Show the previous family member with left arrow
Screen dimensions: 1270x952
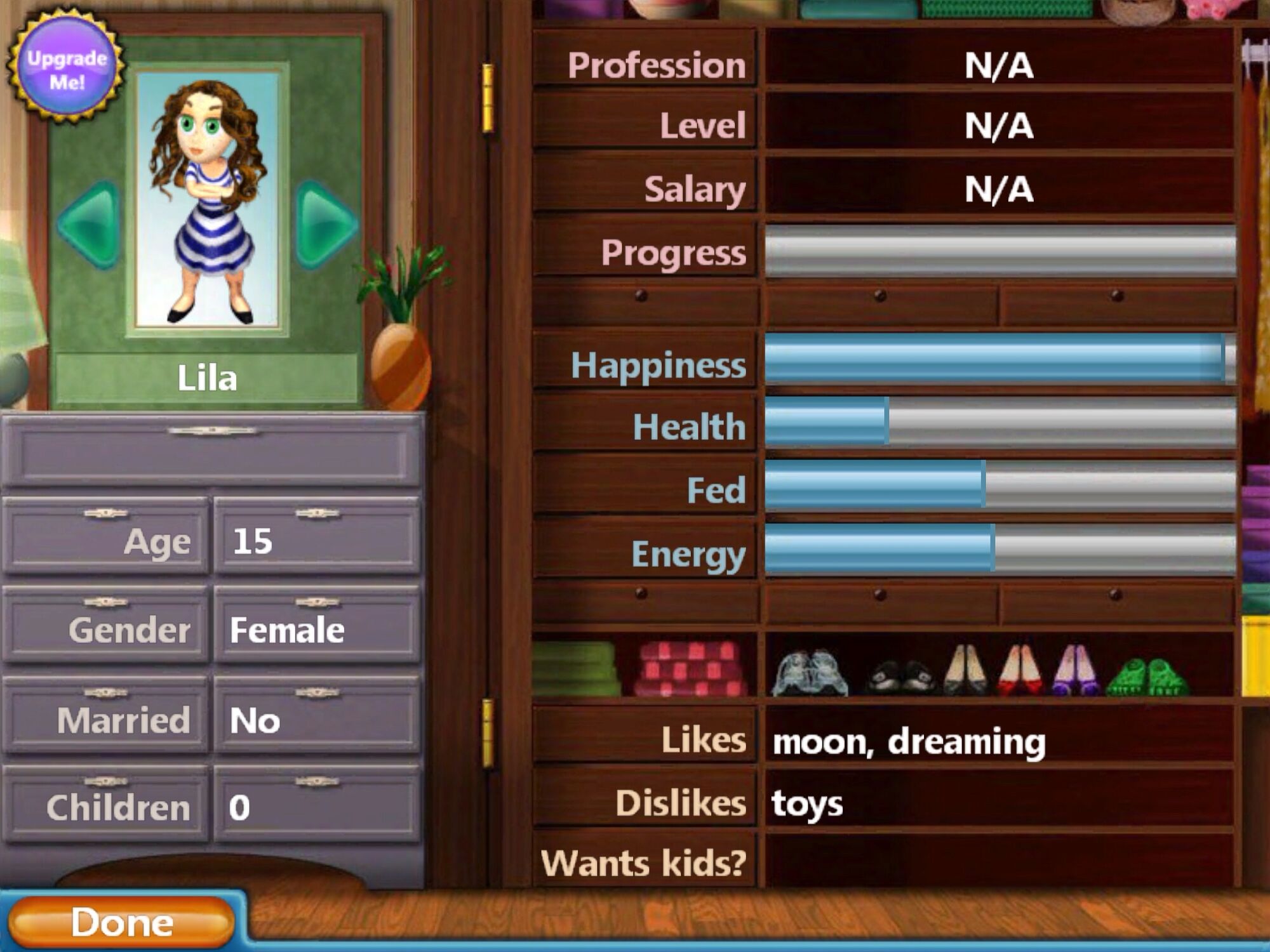[91, 223]
